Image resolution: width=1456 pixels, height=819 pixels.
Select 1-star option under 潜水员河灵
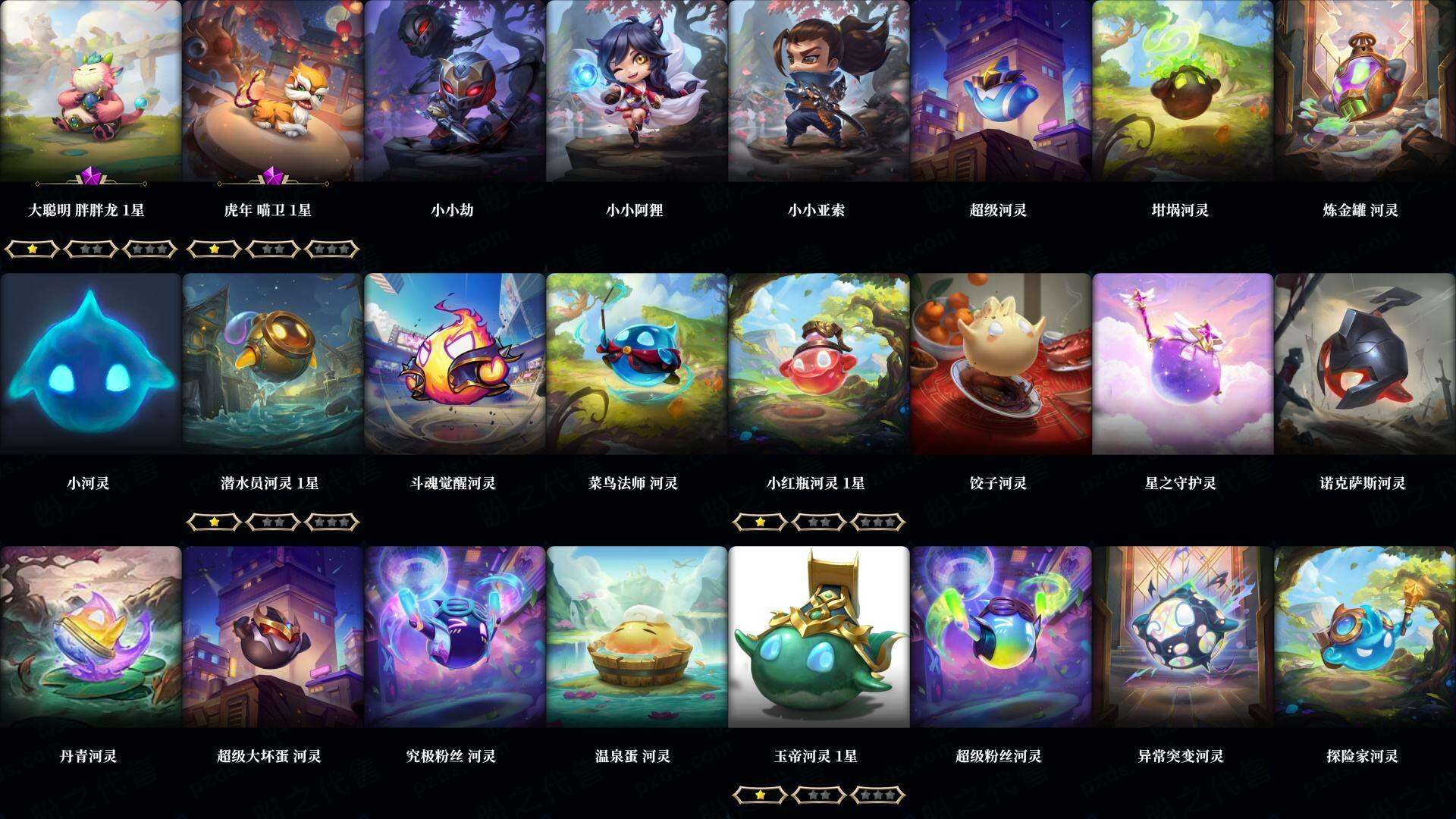pos(214,522)
